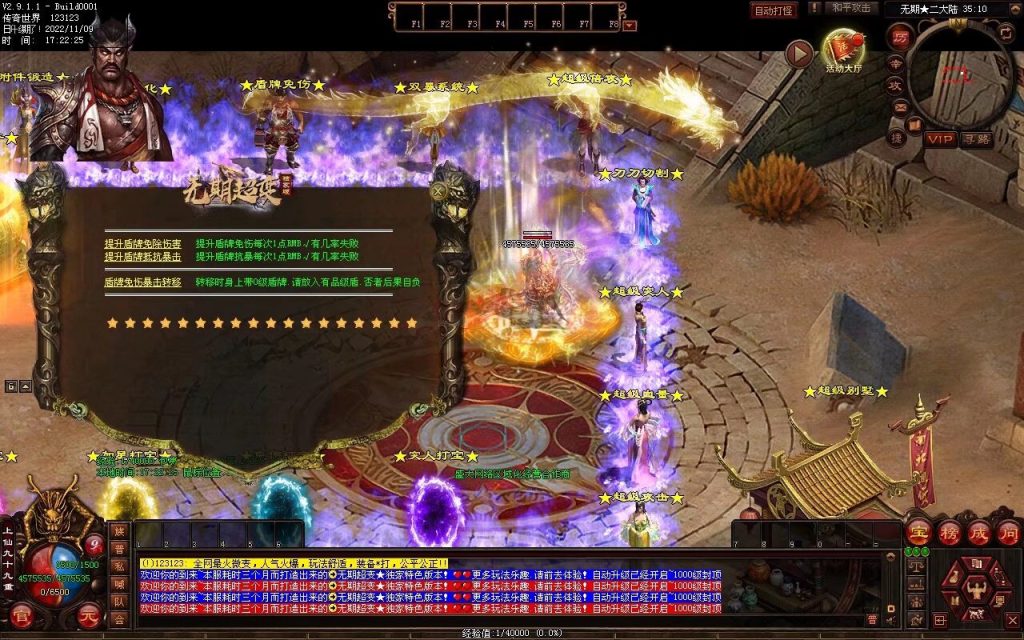
Task: Toggle the 自动打怪 auto-fight button
Action: (773, 10)
